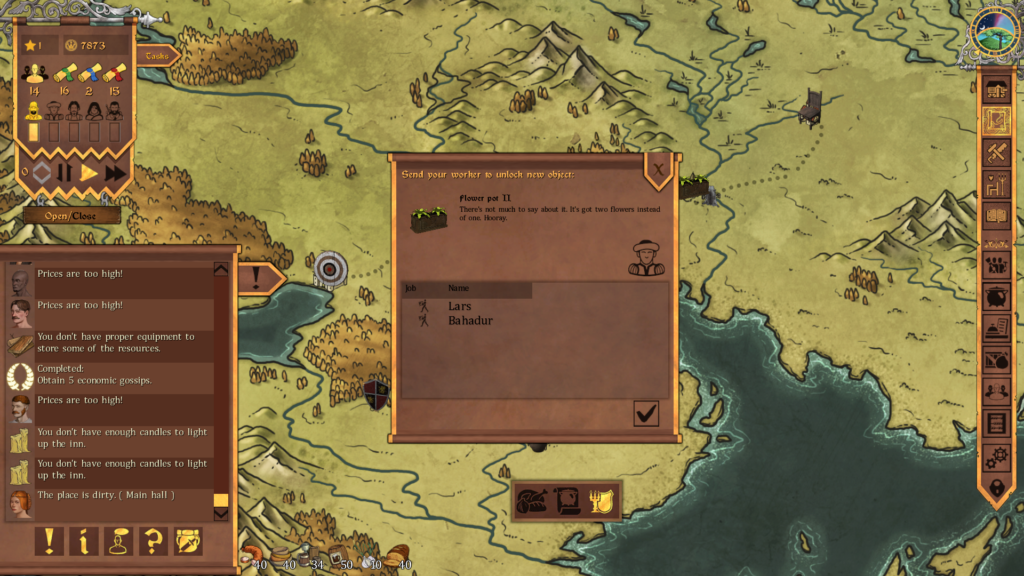
Task: Activate fast-forward speed
Action: (x=116, y=173)
